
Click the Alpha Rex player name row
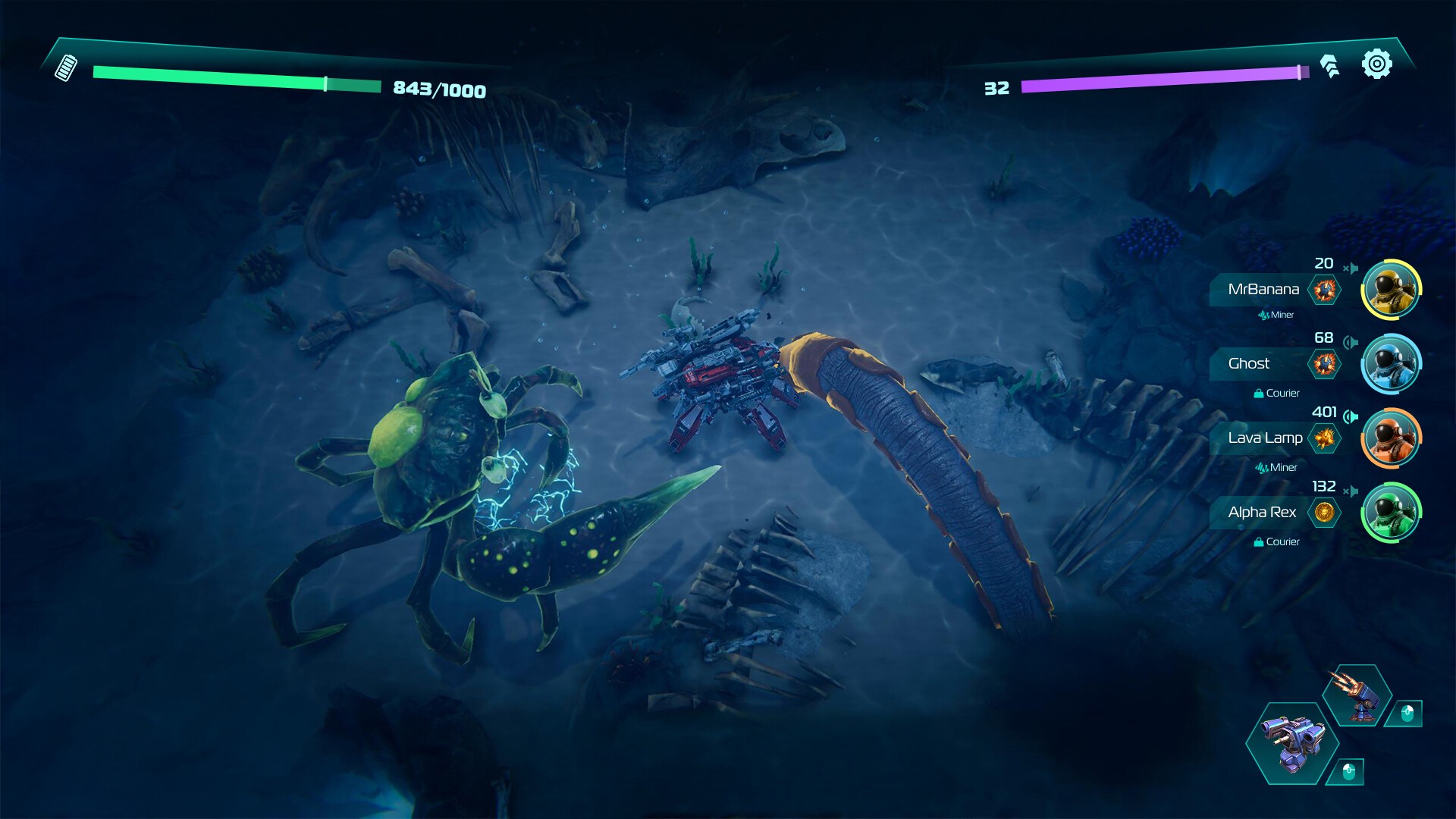pyautogui.click(x=1262, y=513)
